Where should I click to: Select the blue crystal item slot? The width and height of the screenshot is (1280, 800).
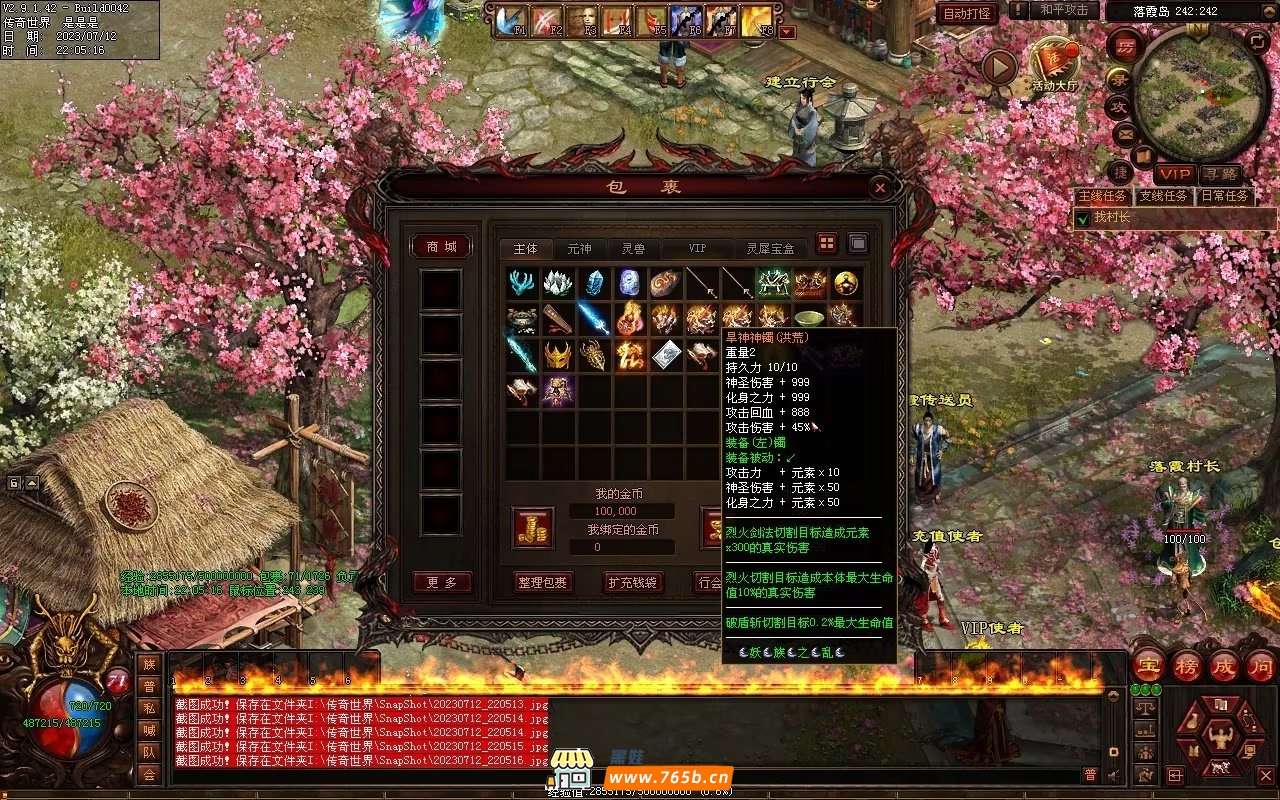(x=594, y=284)
